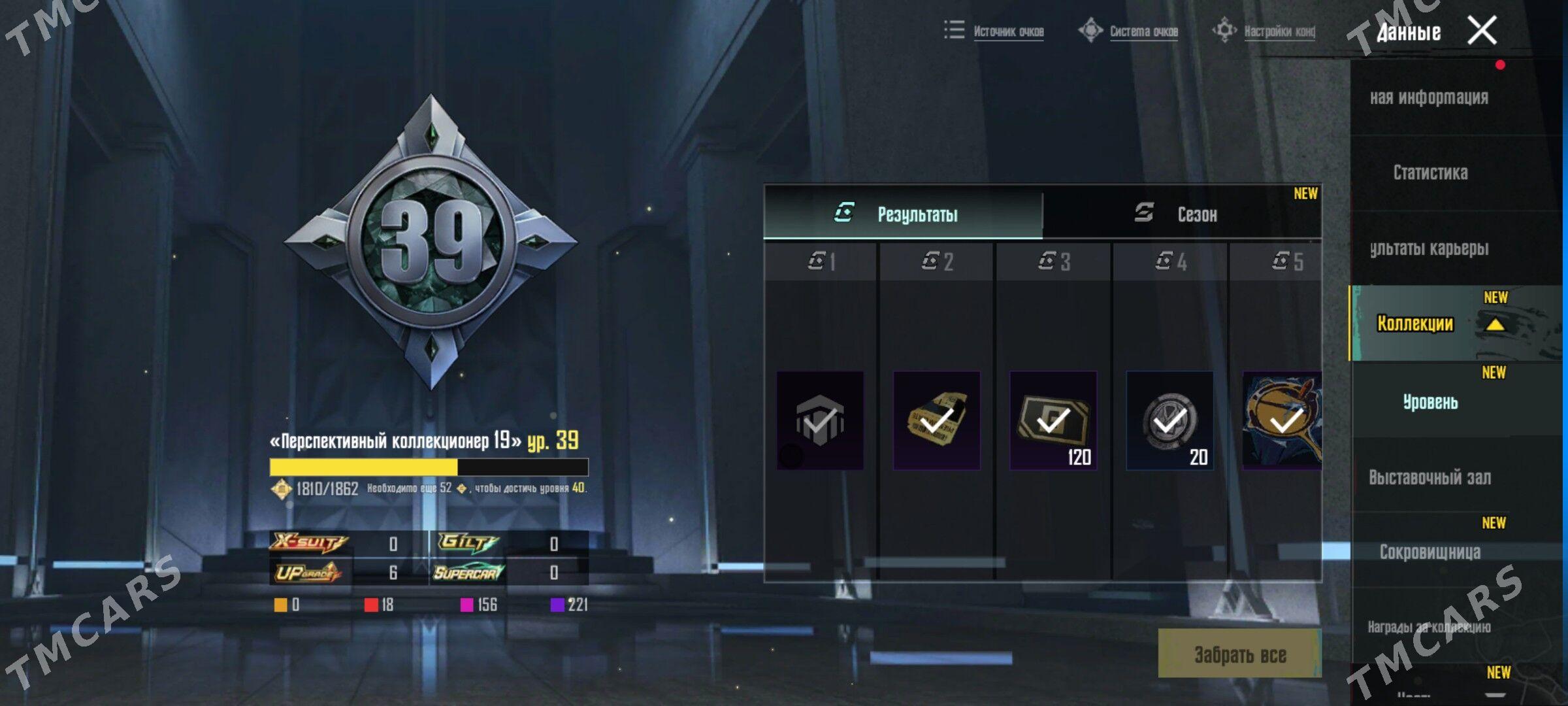Select the level 5 frying pan reward

(x=1282, y=420)
